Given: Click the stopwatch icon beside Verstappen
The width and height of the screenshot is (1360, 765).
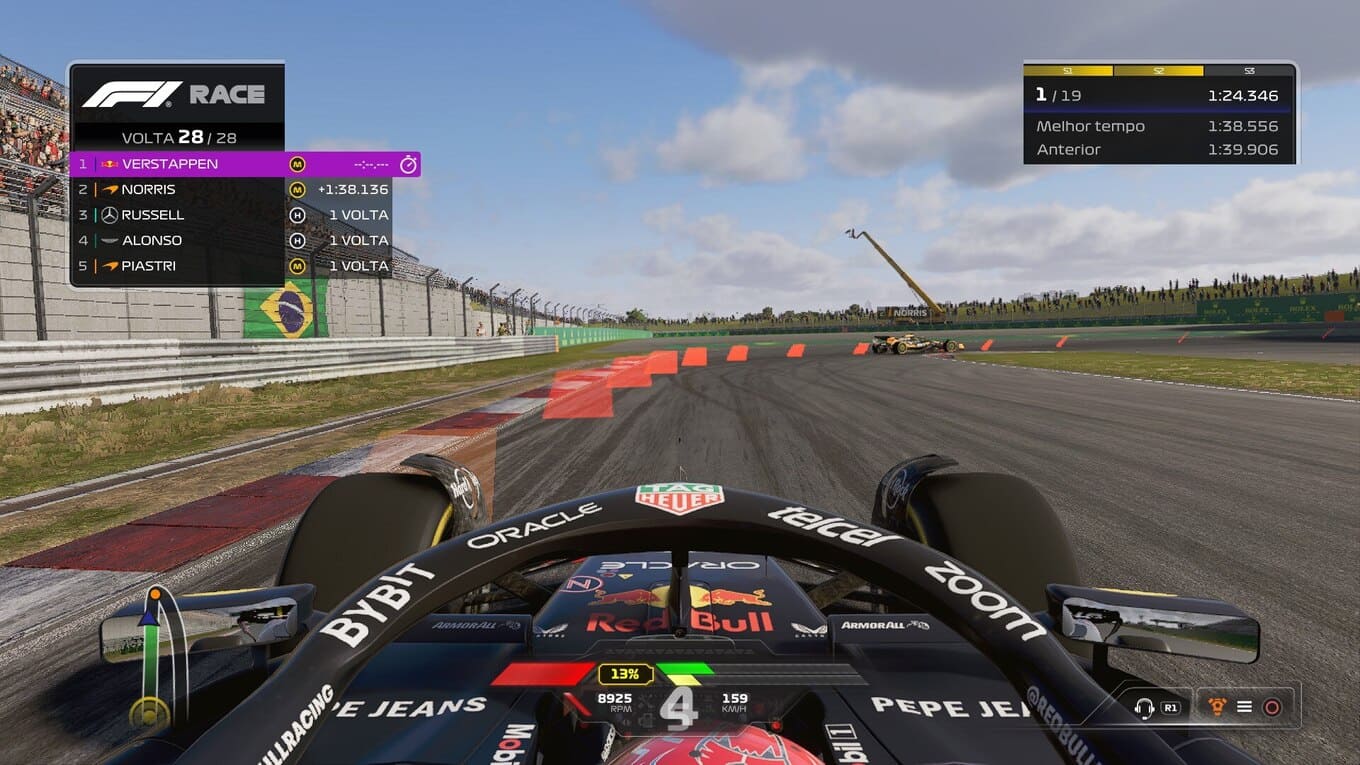Looking at the screenshot, I should click(408, 164).
